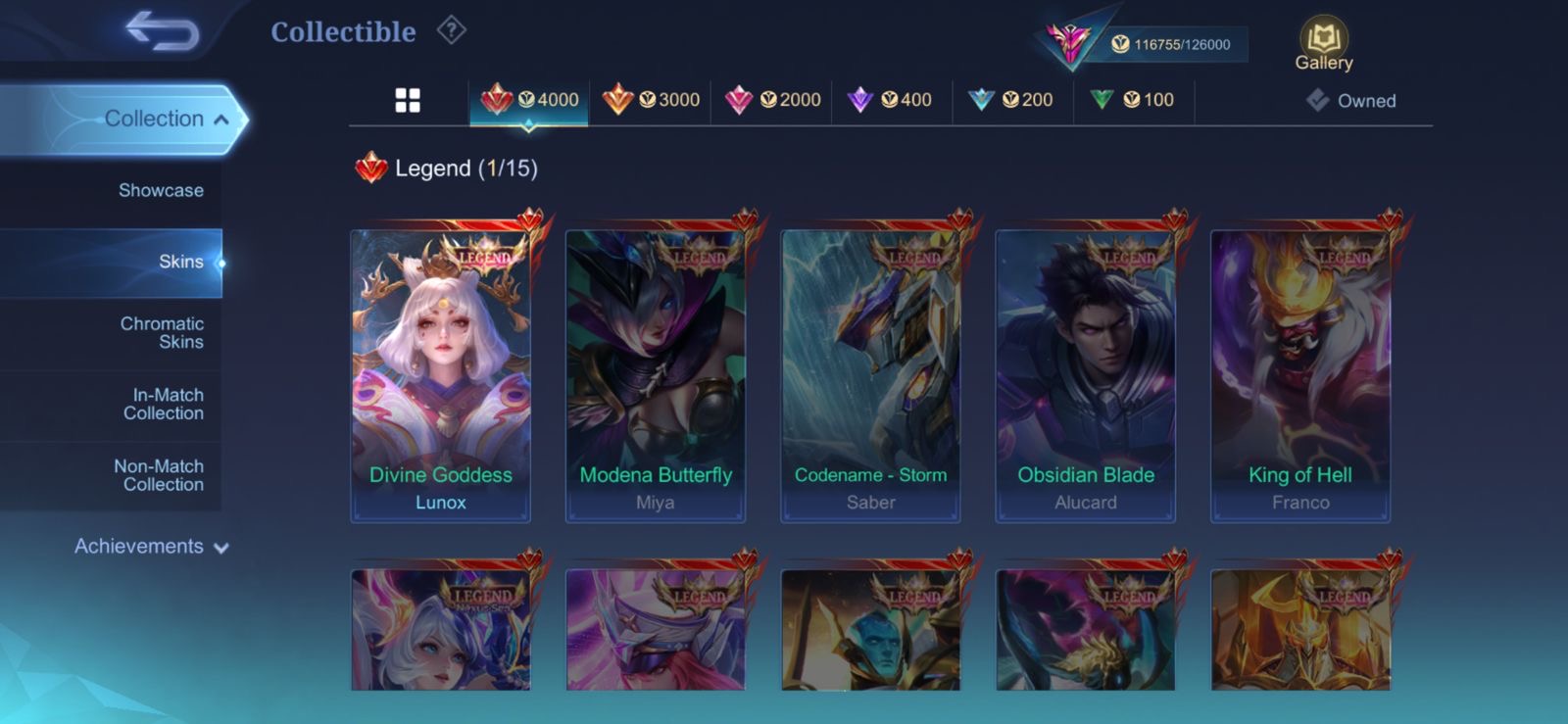Toggle the Owned filter
1568x724 pixels.
click(1351, 101)
